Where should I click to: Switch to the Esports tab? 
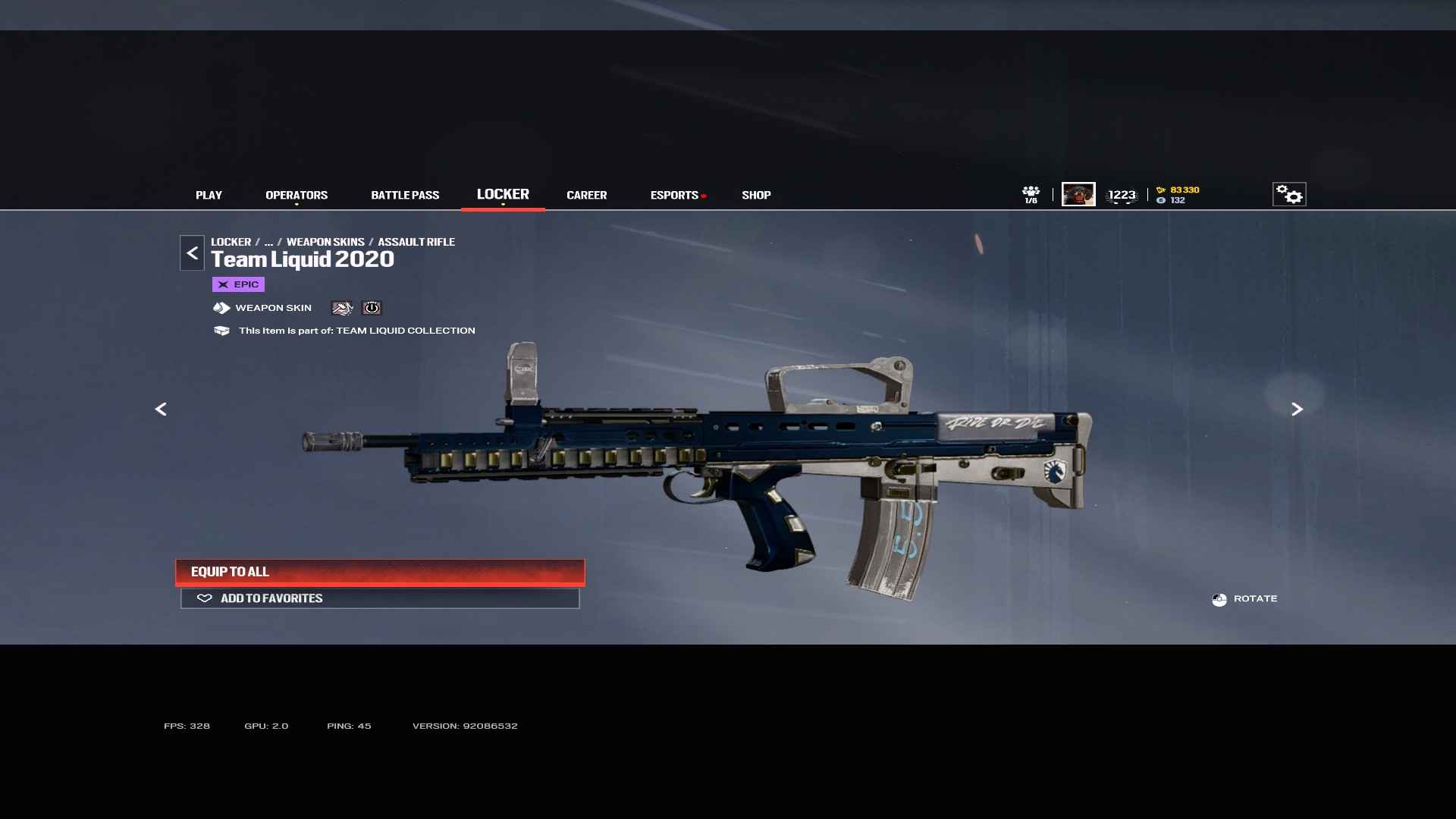(674, 195)
